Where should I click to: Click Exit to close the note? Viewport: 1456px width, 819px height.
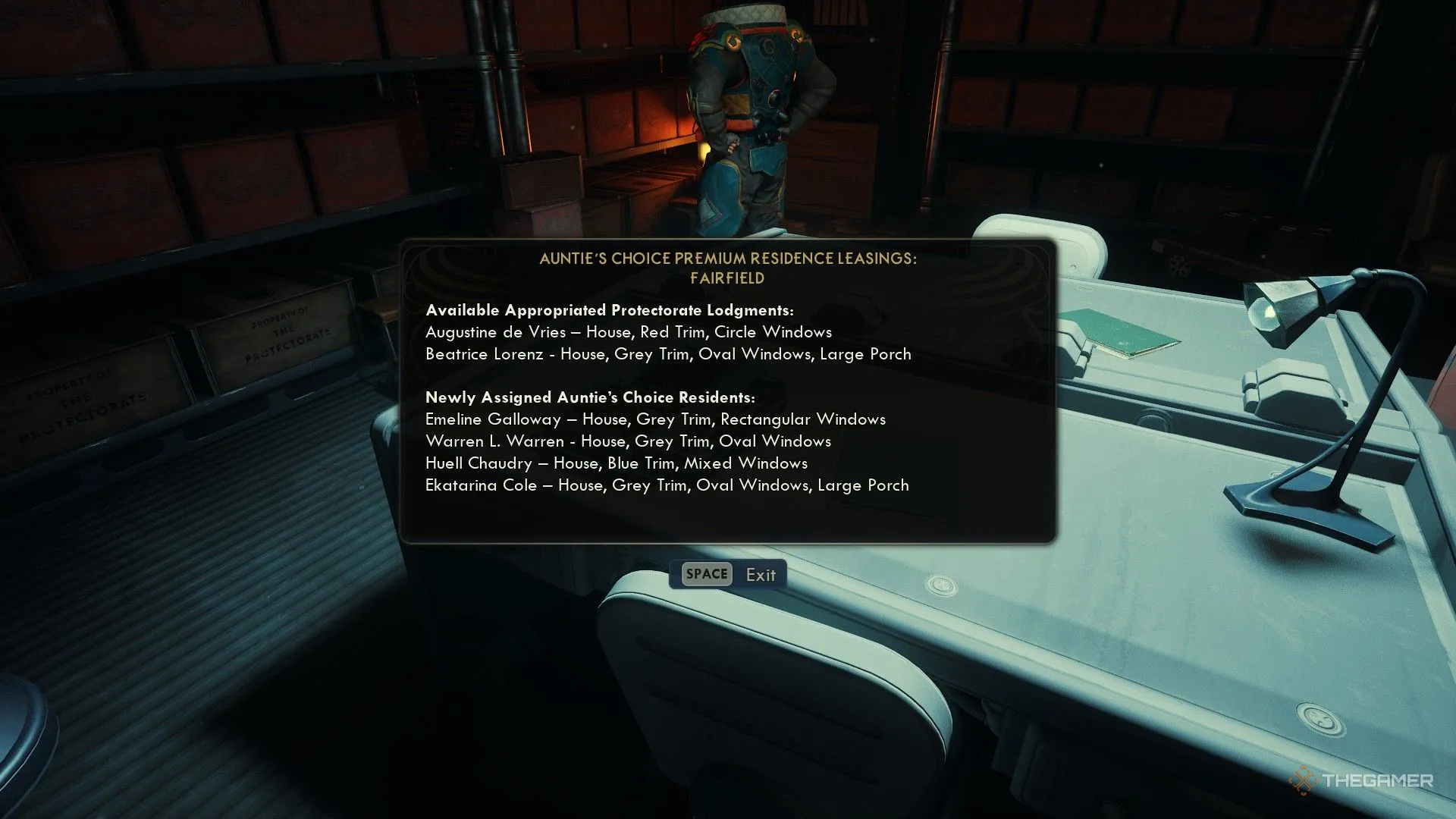(761, 575)
